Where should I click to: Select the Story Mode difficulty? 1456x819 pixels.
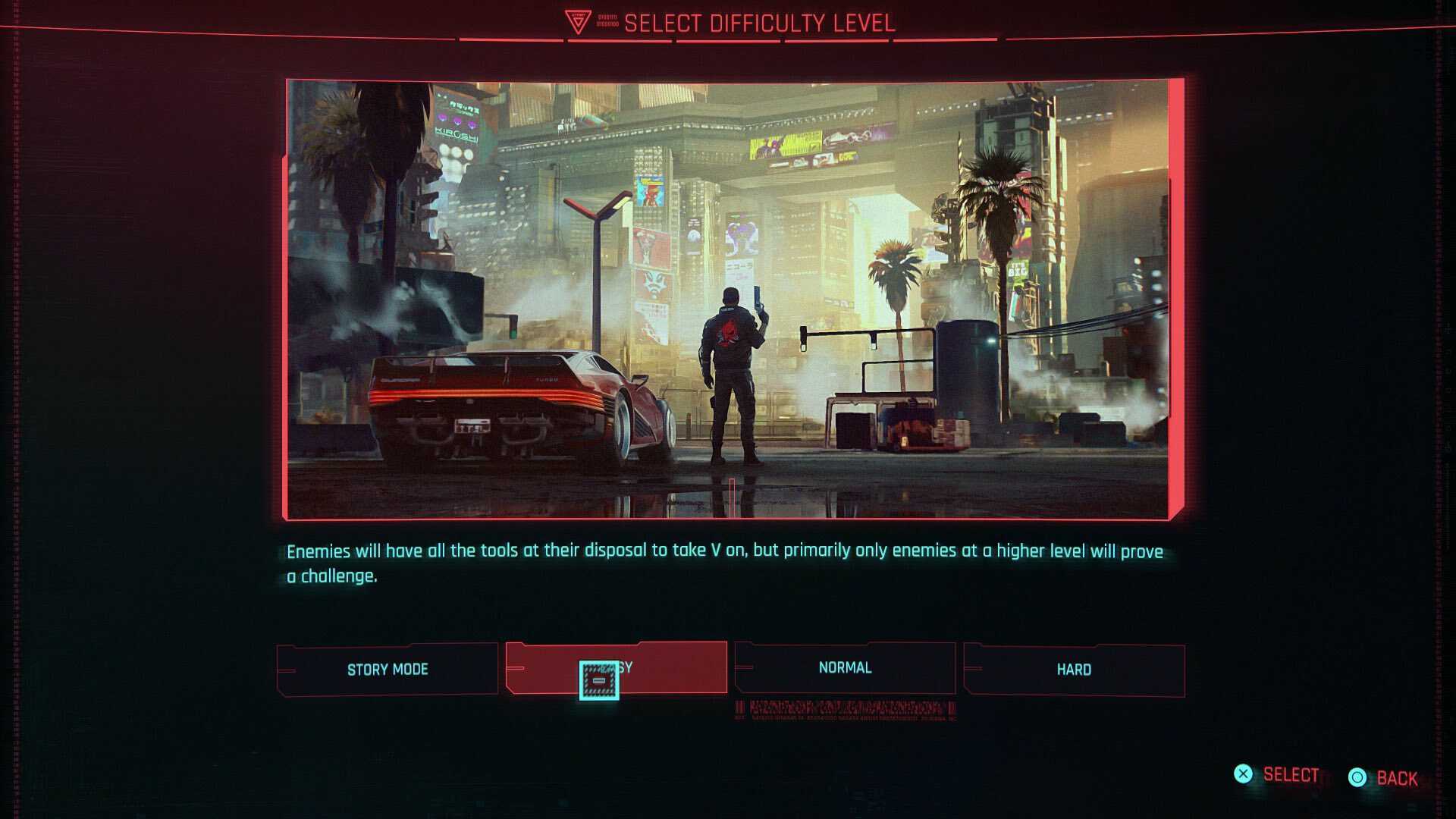coord(387,669)
